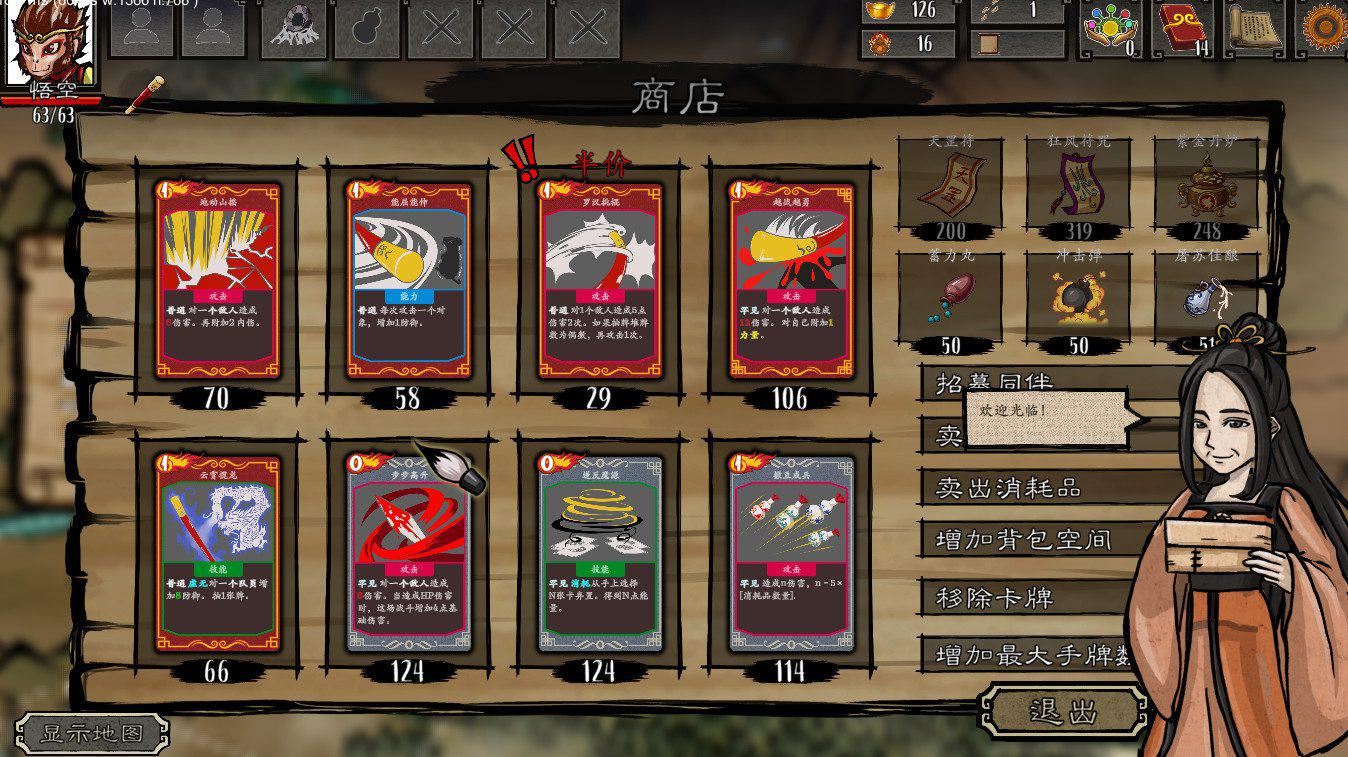Viewport: 1348px width, 757px height.
Task: Select the 卖出消耗品 sell consumables option
Action: (x=1007, y=489)
